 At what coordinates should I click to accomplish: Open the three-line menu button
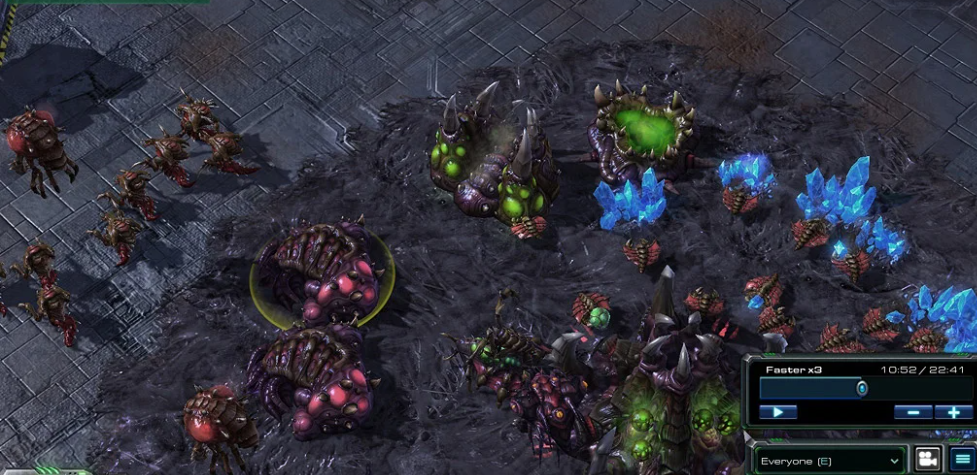coord(962,460)
